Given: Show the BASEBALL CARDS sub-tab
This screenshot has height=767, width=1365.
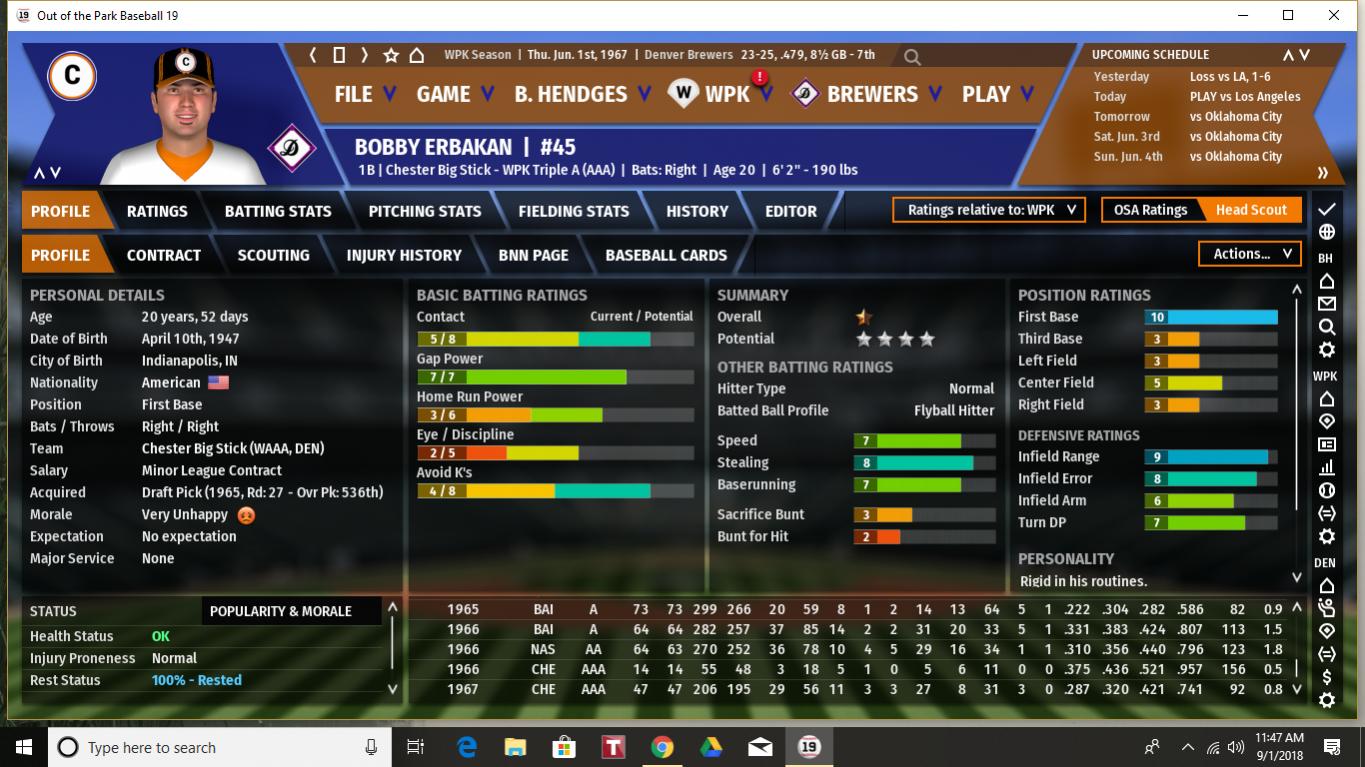Looking at the screenshot, I should (666, 255).
